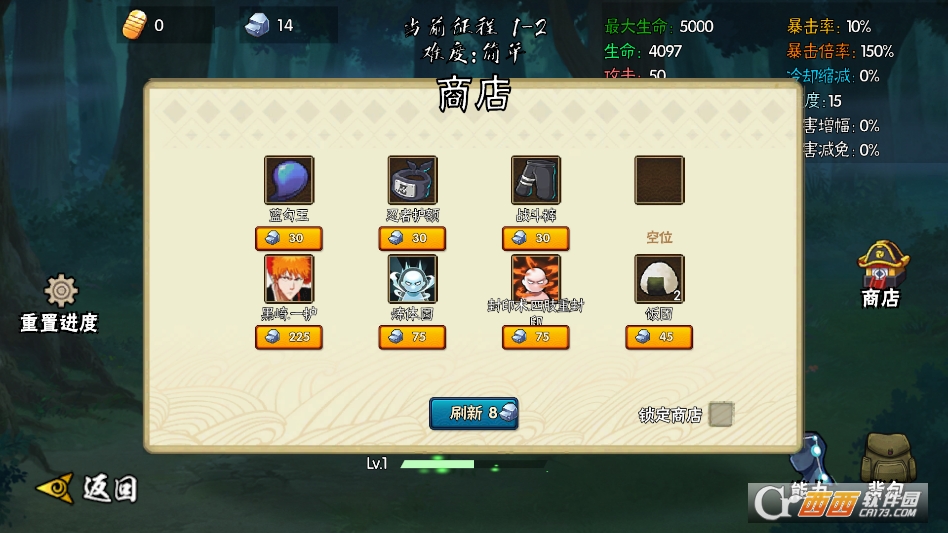Select the orange sealing technique skill icon
The width and height of the screenshot is (948, 533).
point(536,279)
